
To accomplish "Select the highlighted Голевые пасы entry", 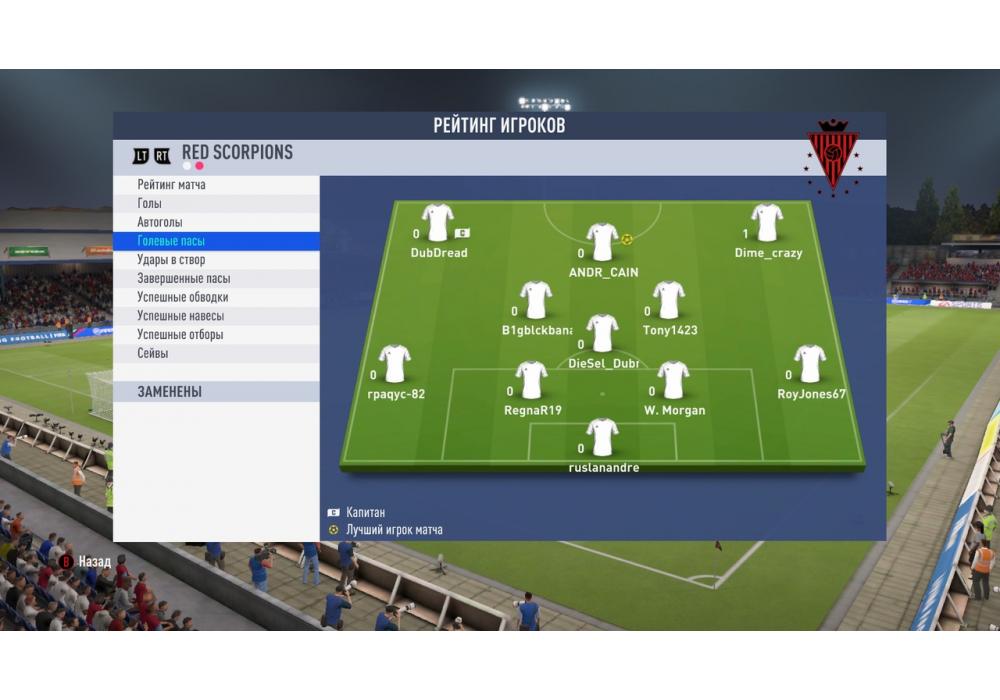I will pos(171,241).
